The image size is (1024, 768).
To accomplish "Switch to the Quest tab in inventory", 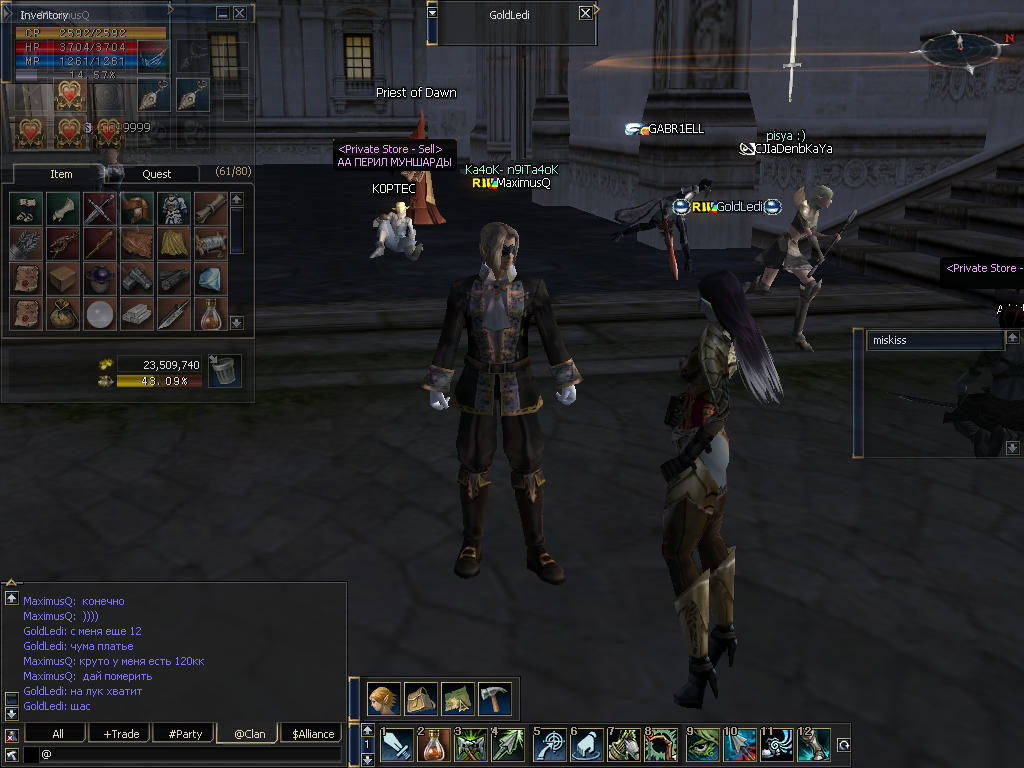I will point(156,174).
